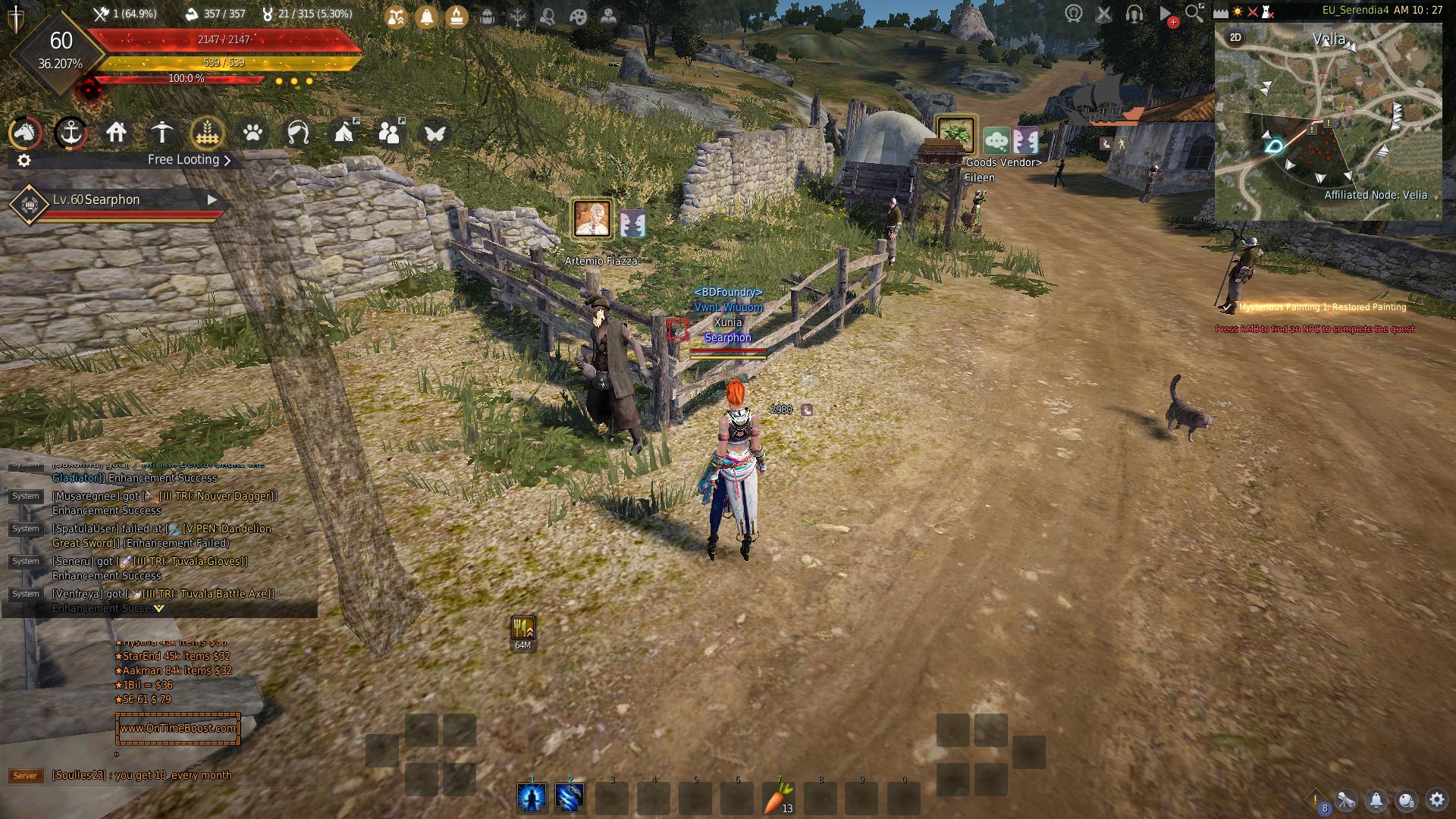This screenshot has height=819, width=1456.
Task: Open party settings gear beside Free Looting
Action: click(x=24, y=160)
